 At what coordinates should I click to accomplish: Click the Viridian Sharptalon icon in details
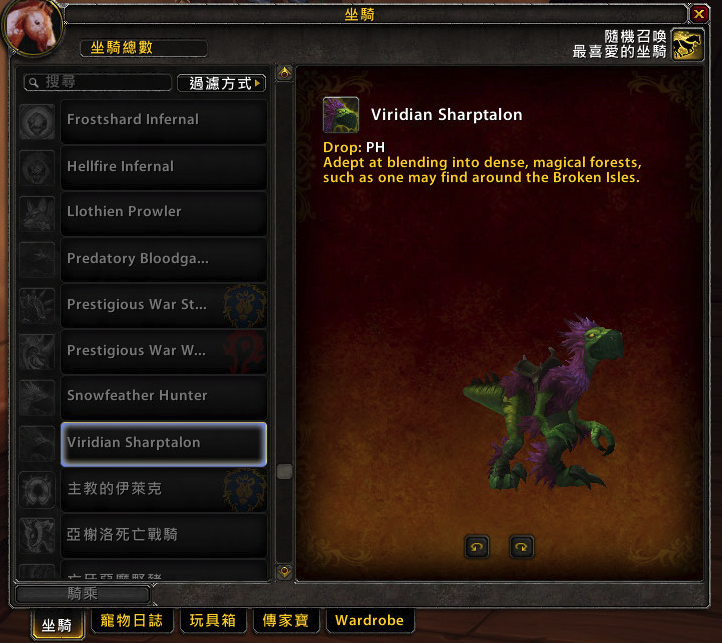(341, 115)
